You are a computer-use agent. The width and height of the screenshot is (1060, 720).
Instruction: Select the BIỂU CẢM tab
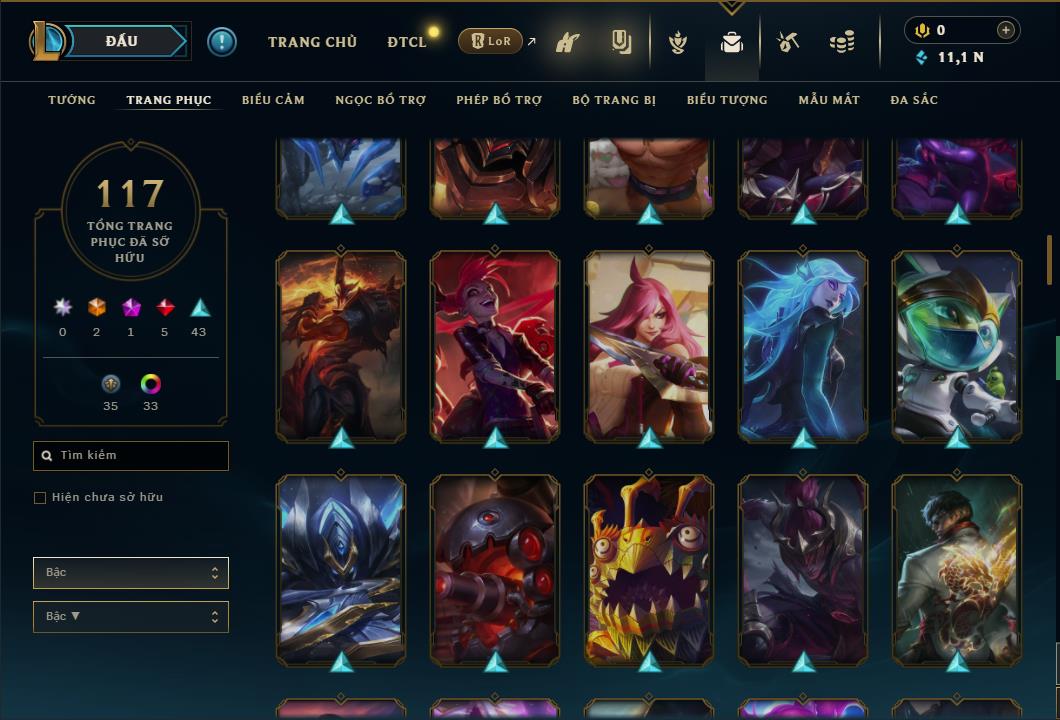[273, 100]
